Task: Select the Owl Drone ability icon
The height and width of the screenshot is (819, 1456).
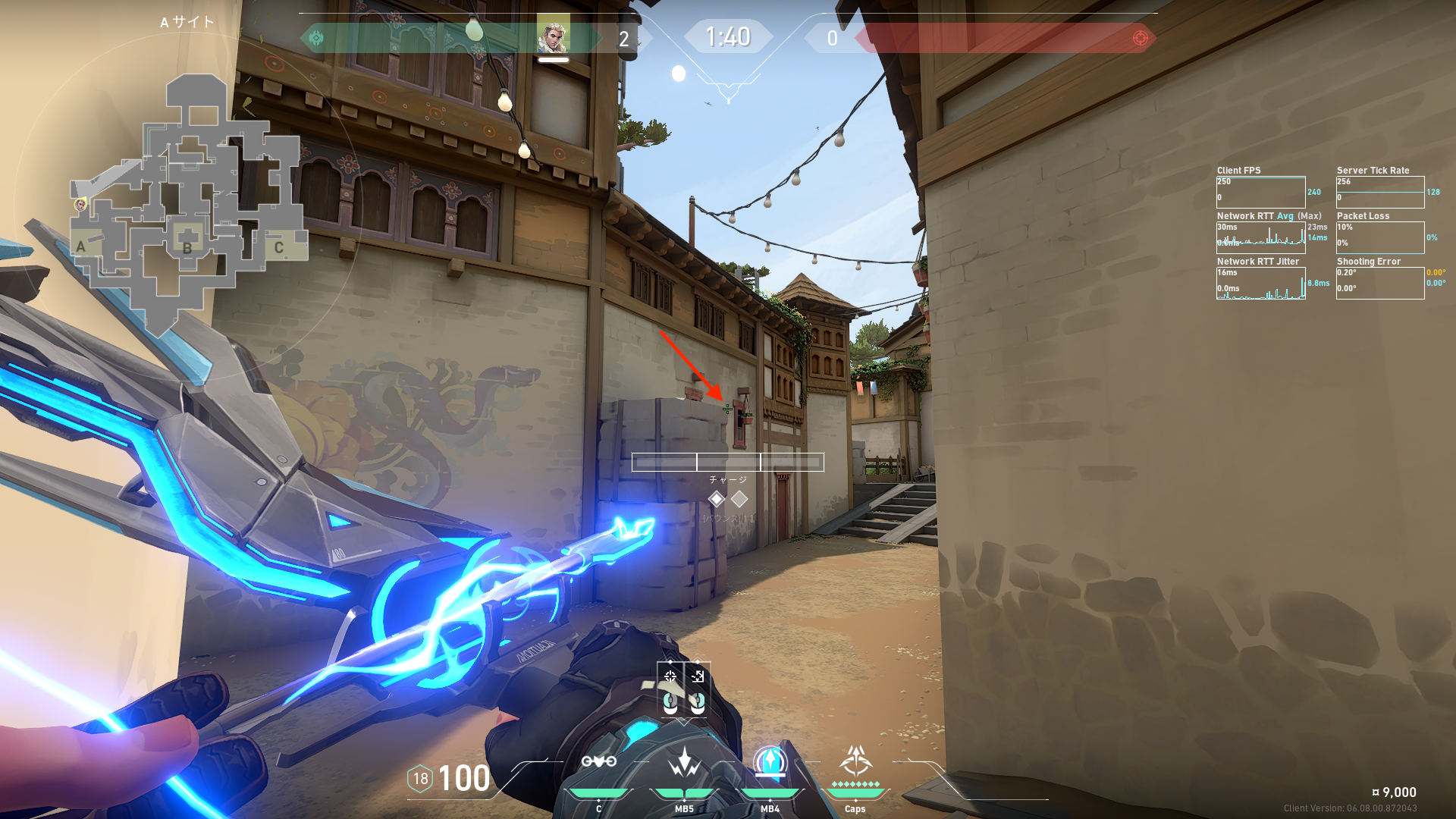Action: coord(598,761)
